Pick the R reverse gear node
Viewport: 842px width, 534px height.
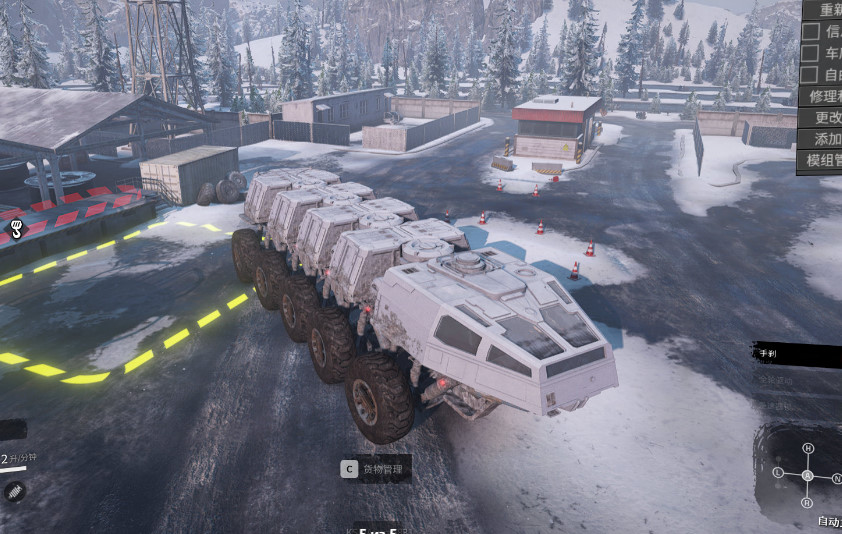click(808, 502)
